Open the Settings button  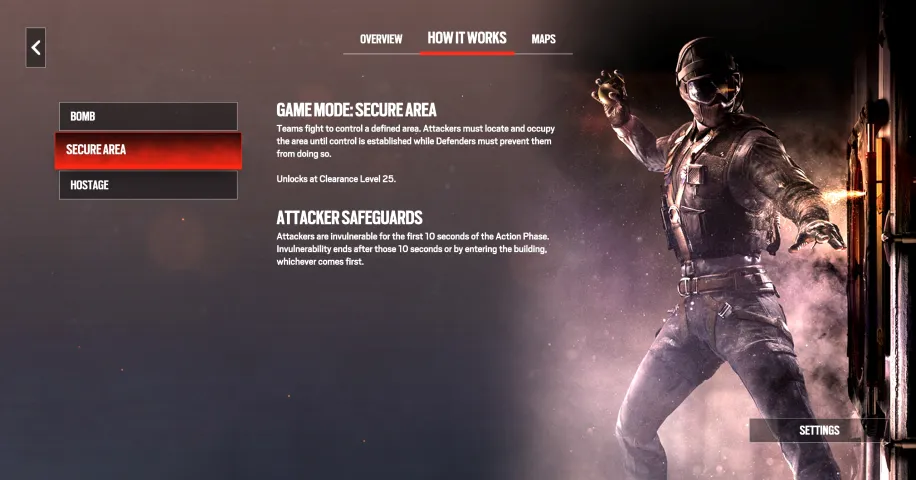click(818, 430)
